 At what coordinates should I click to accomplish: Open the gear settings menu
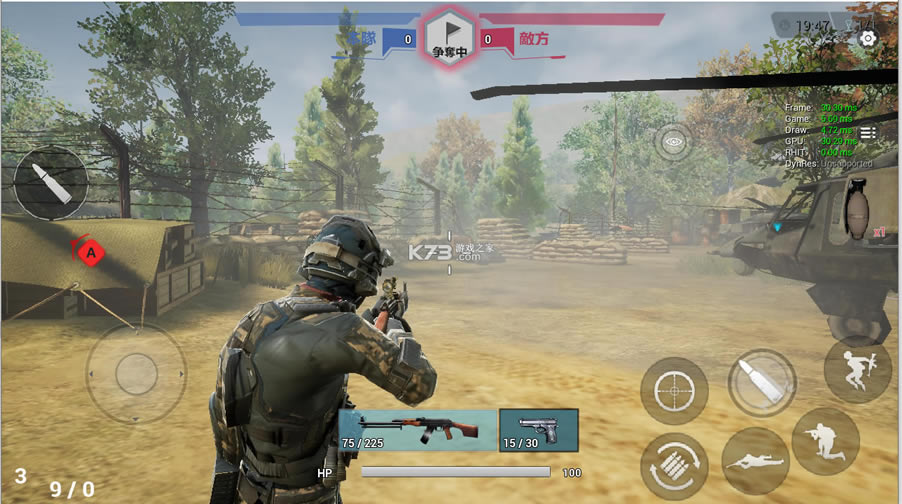point(867,39)
